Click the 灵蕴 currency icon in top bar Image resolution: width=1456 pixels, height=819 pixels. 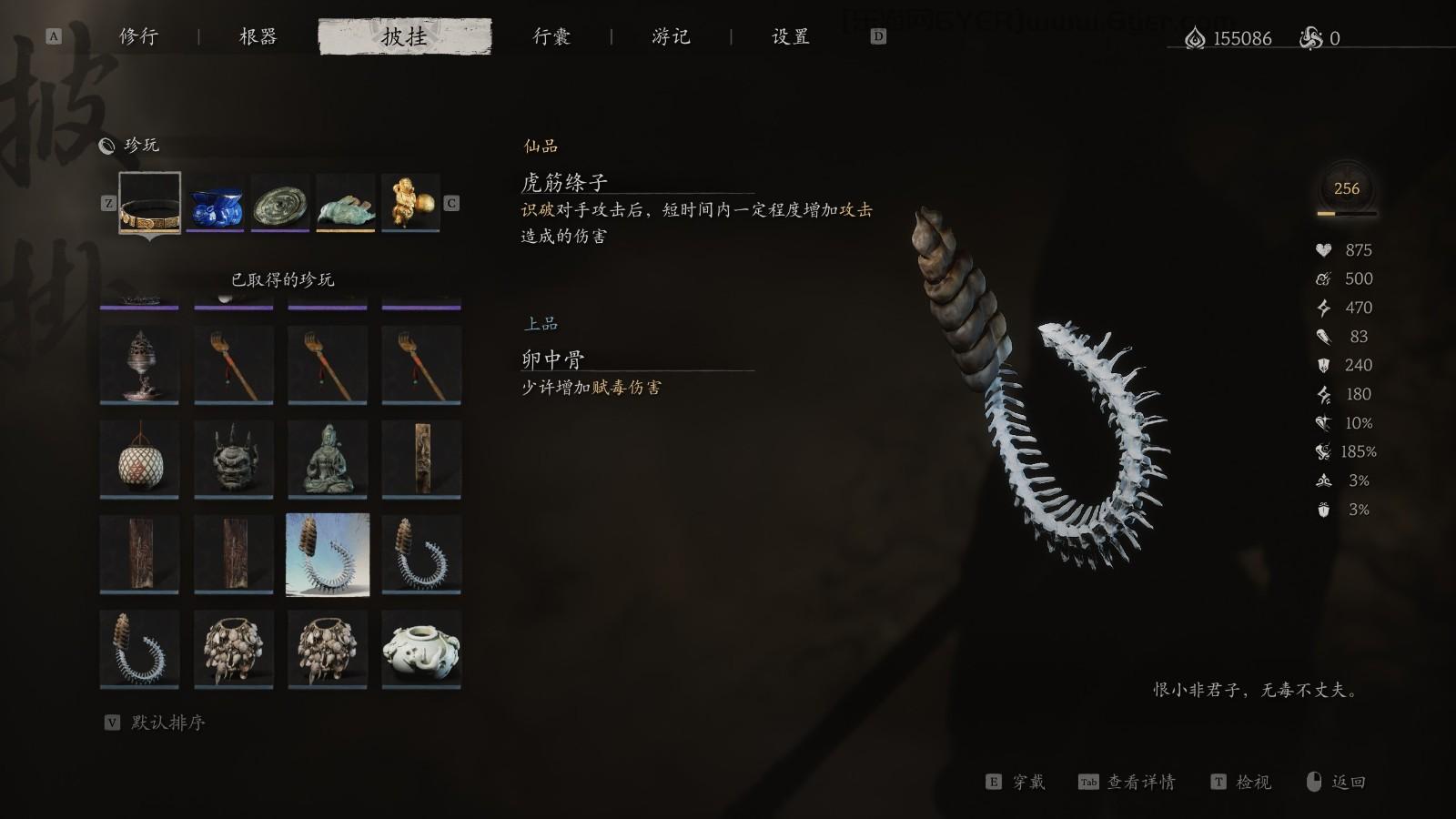click(x=1197, y=38)
